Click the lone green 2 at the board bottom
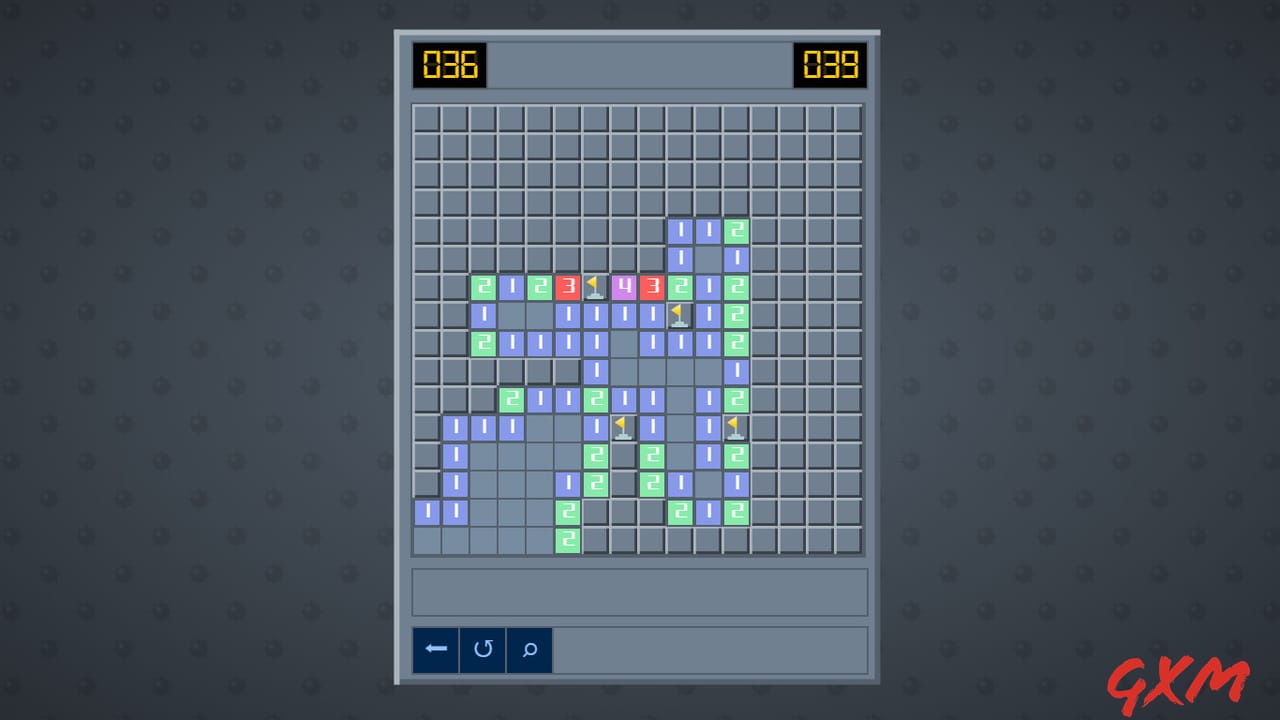Viewport: 1280px width, 720px height. [x=567, y=539]
